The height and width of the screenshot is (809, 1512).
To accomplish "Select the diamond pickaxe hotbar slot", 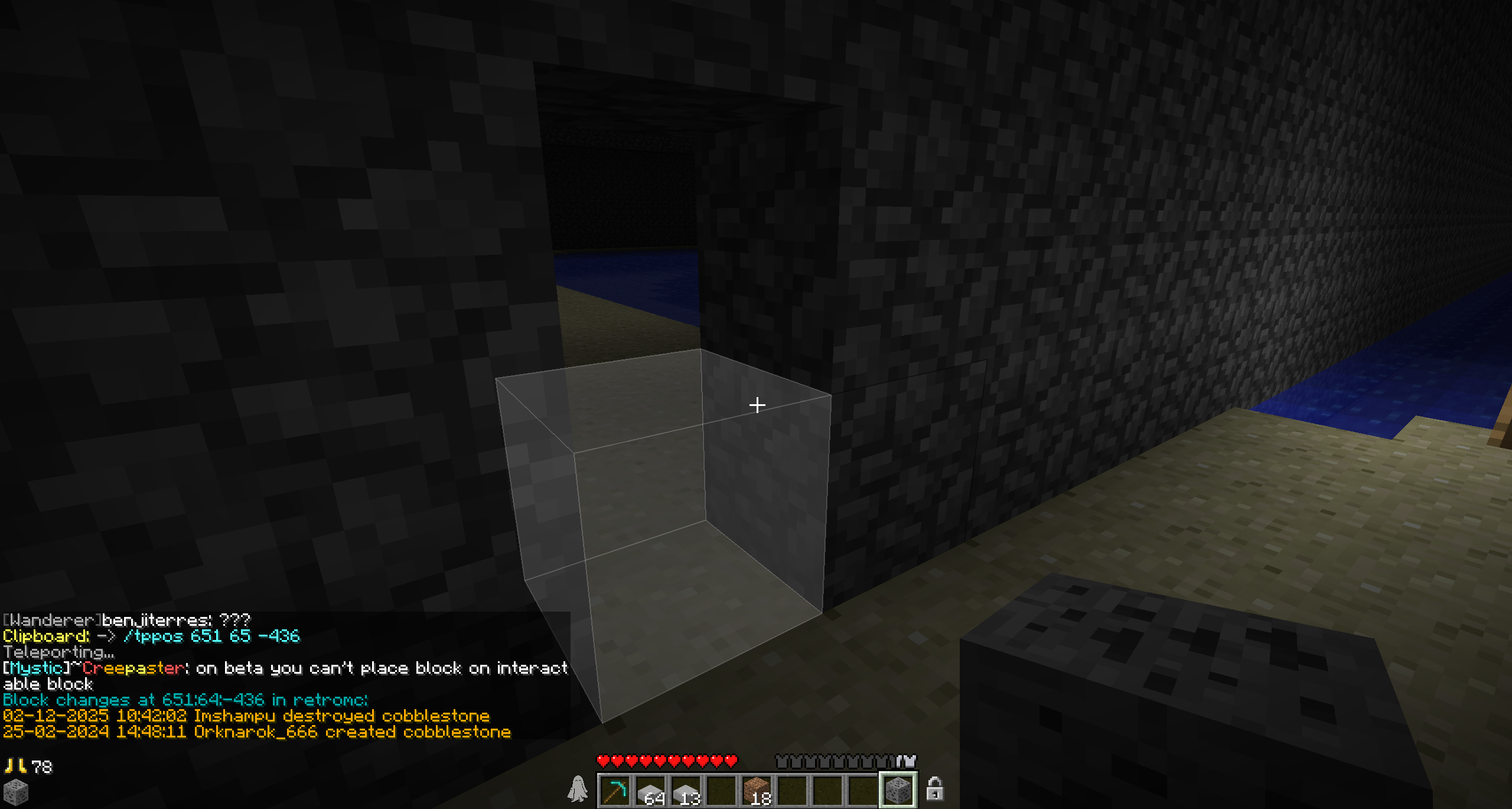I will (x=615, y=790).
